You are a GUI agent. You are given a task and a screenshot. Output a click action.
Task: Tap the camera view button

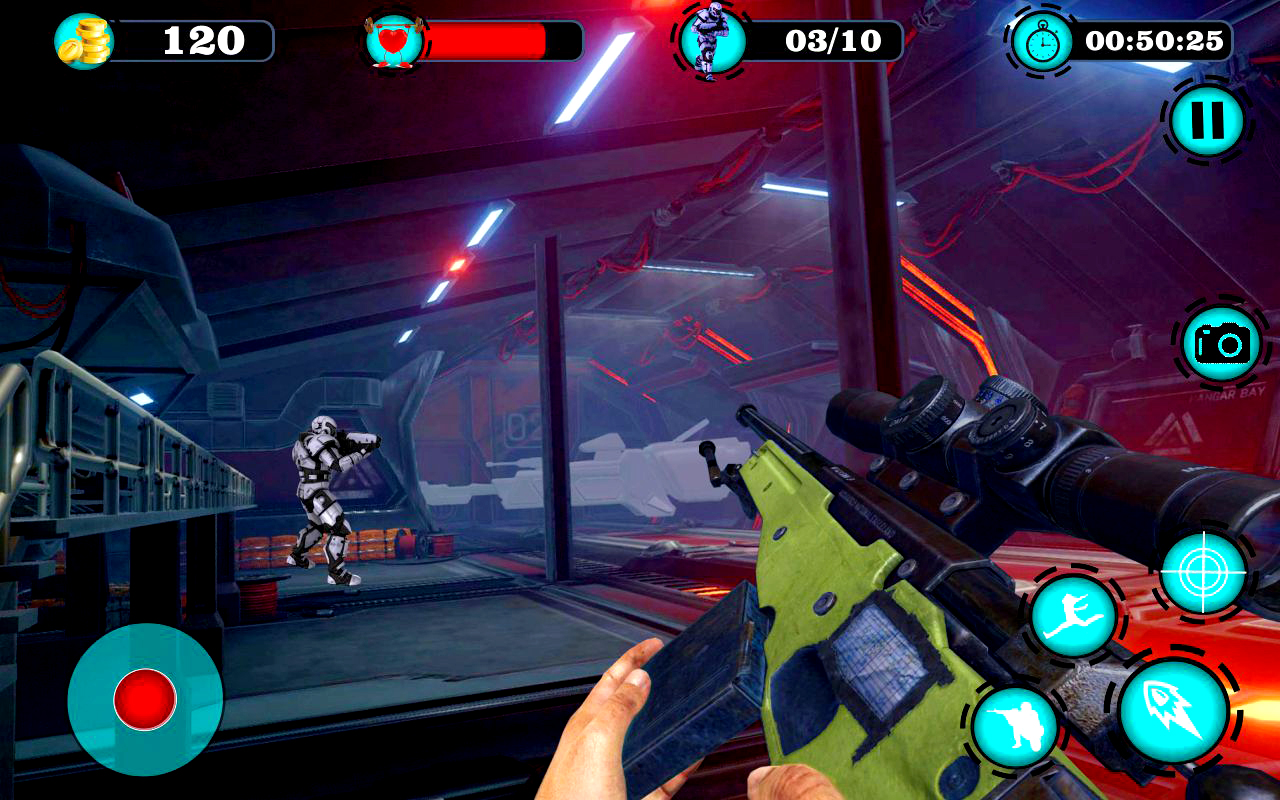1221,344
